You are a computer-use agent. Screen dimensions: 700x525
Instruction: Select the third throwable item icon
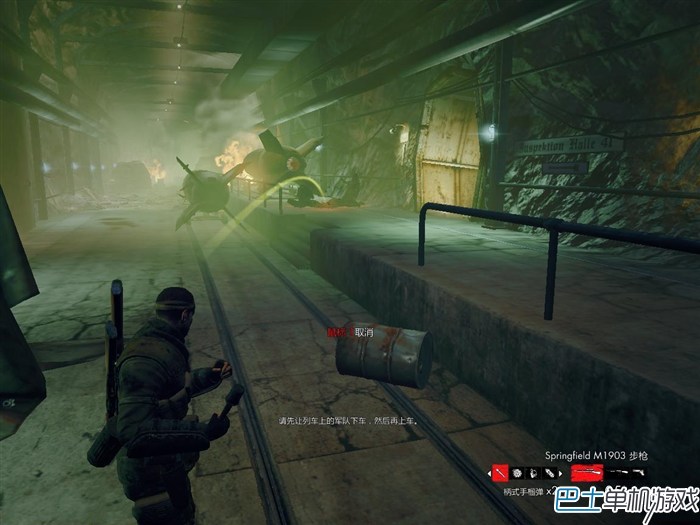(533, 472)
